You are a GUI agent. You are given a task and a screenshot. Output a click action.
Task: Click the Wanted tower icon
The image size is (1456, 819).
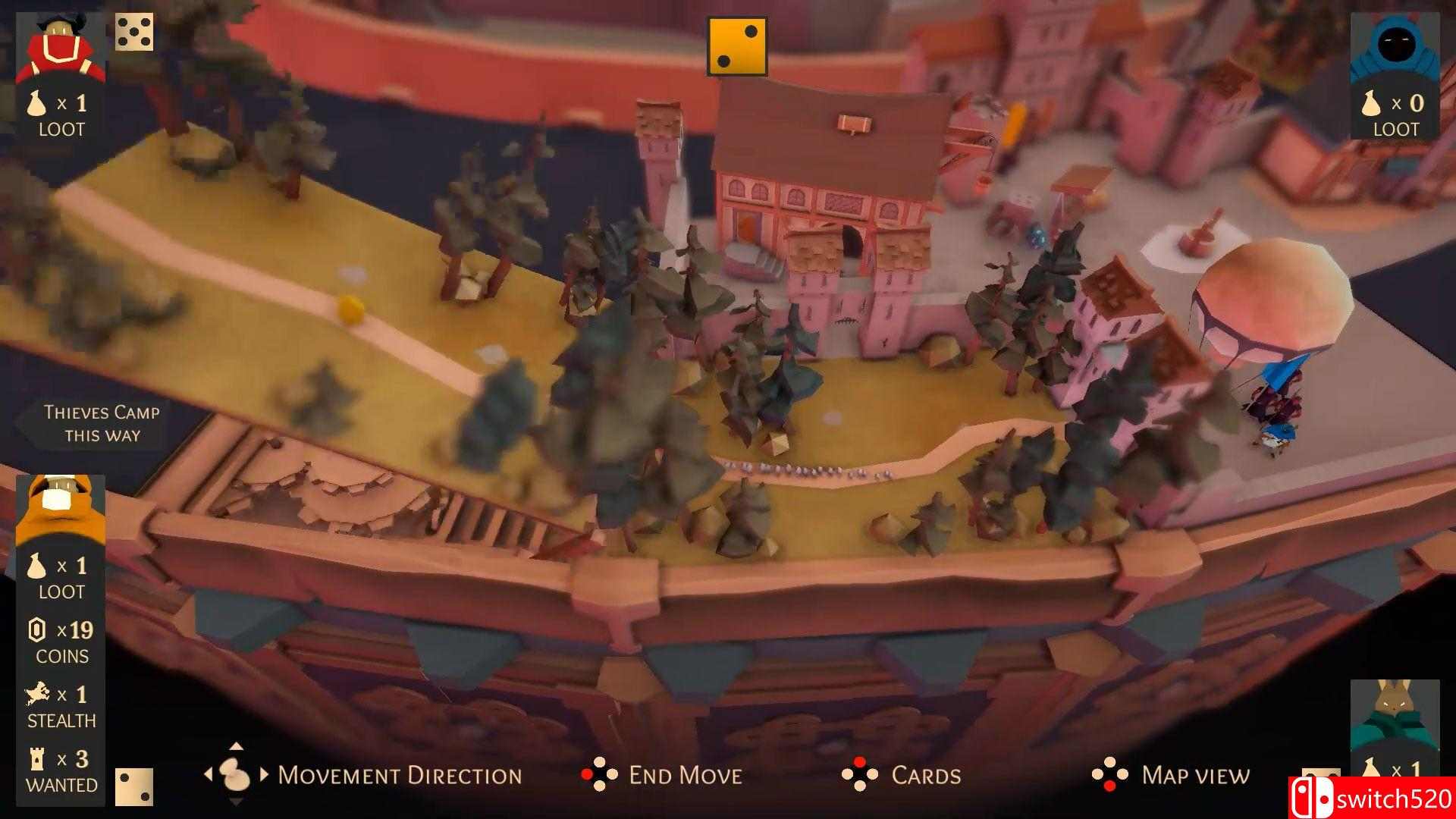tap(39, 757)
